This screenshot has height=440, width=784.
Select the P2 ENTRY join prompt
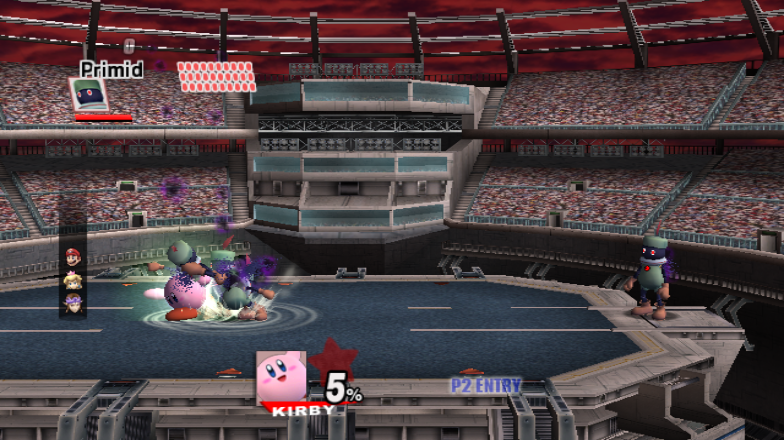coord(487,385)
